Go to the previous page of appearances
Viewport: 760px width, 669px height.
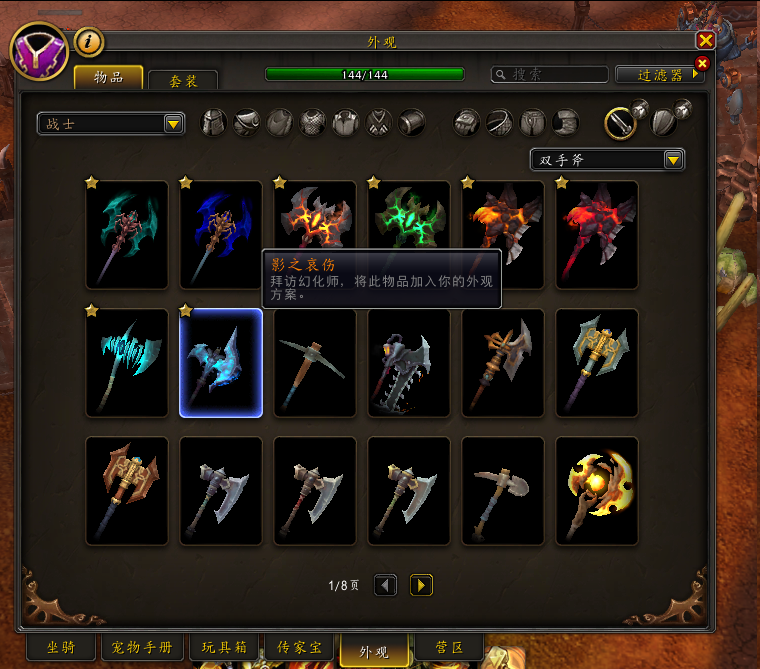tap(386, 585)
